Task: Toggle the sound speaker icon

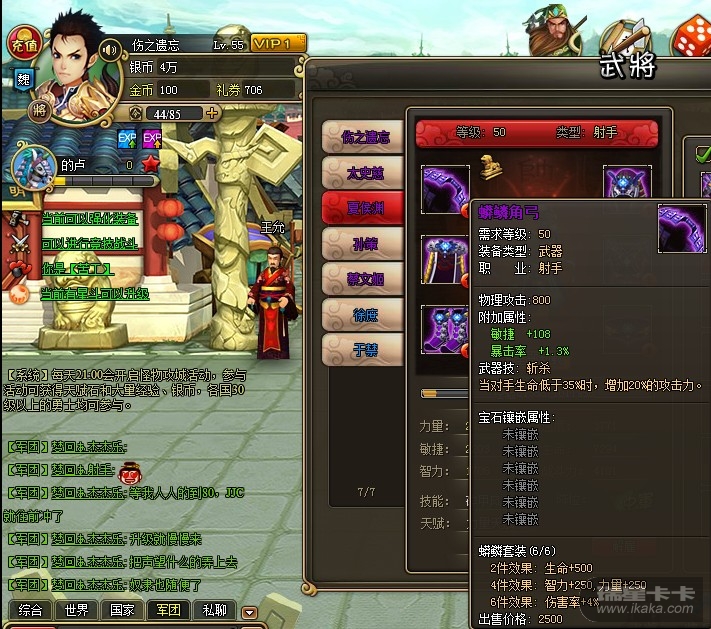Action: click(110, 48)
